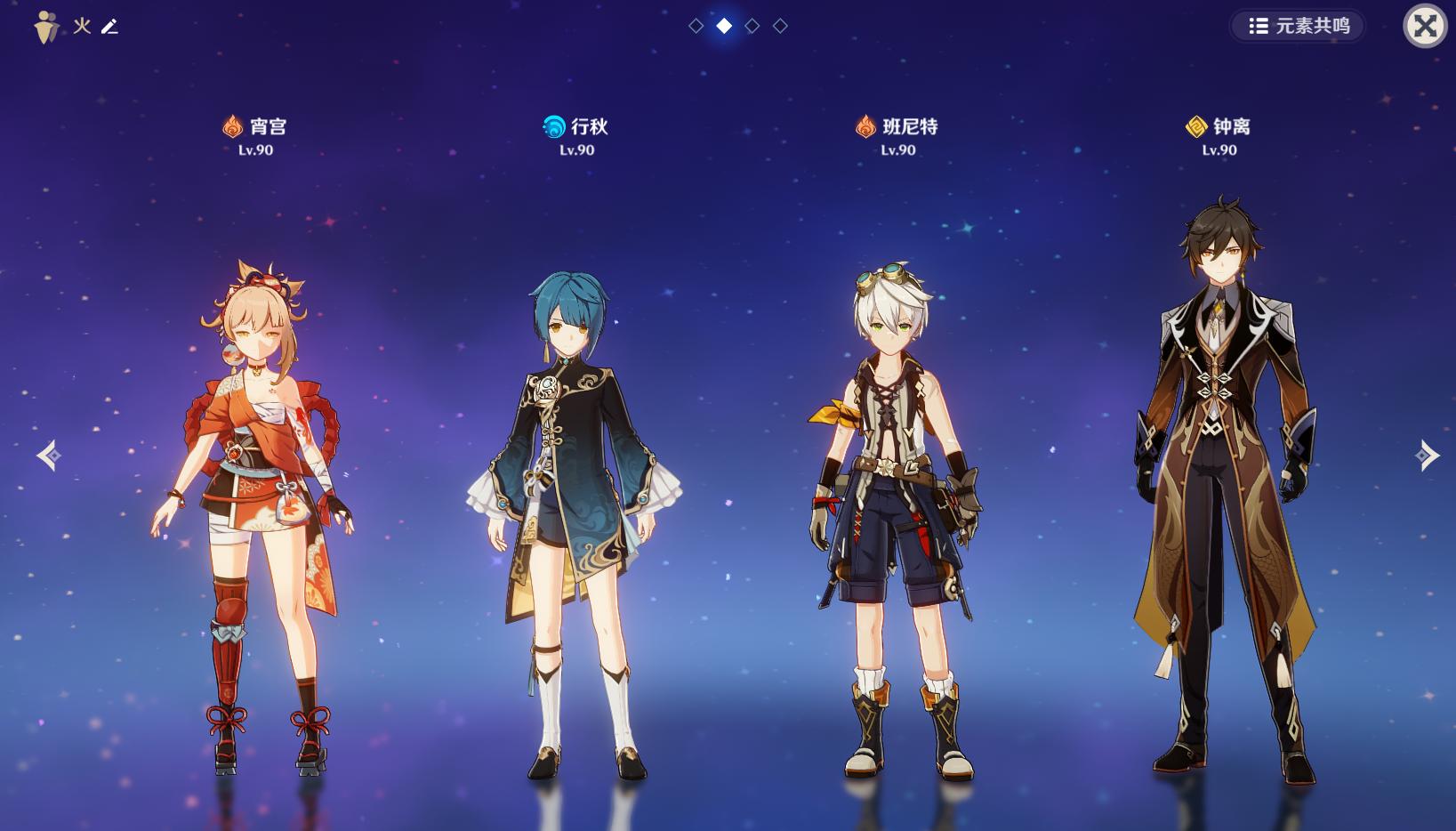Open the 元素共鸣 elemental resonance list
The height and width of the screenshot is (831, 1456).
tap(1298, 26)
